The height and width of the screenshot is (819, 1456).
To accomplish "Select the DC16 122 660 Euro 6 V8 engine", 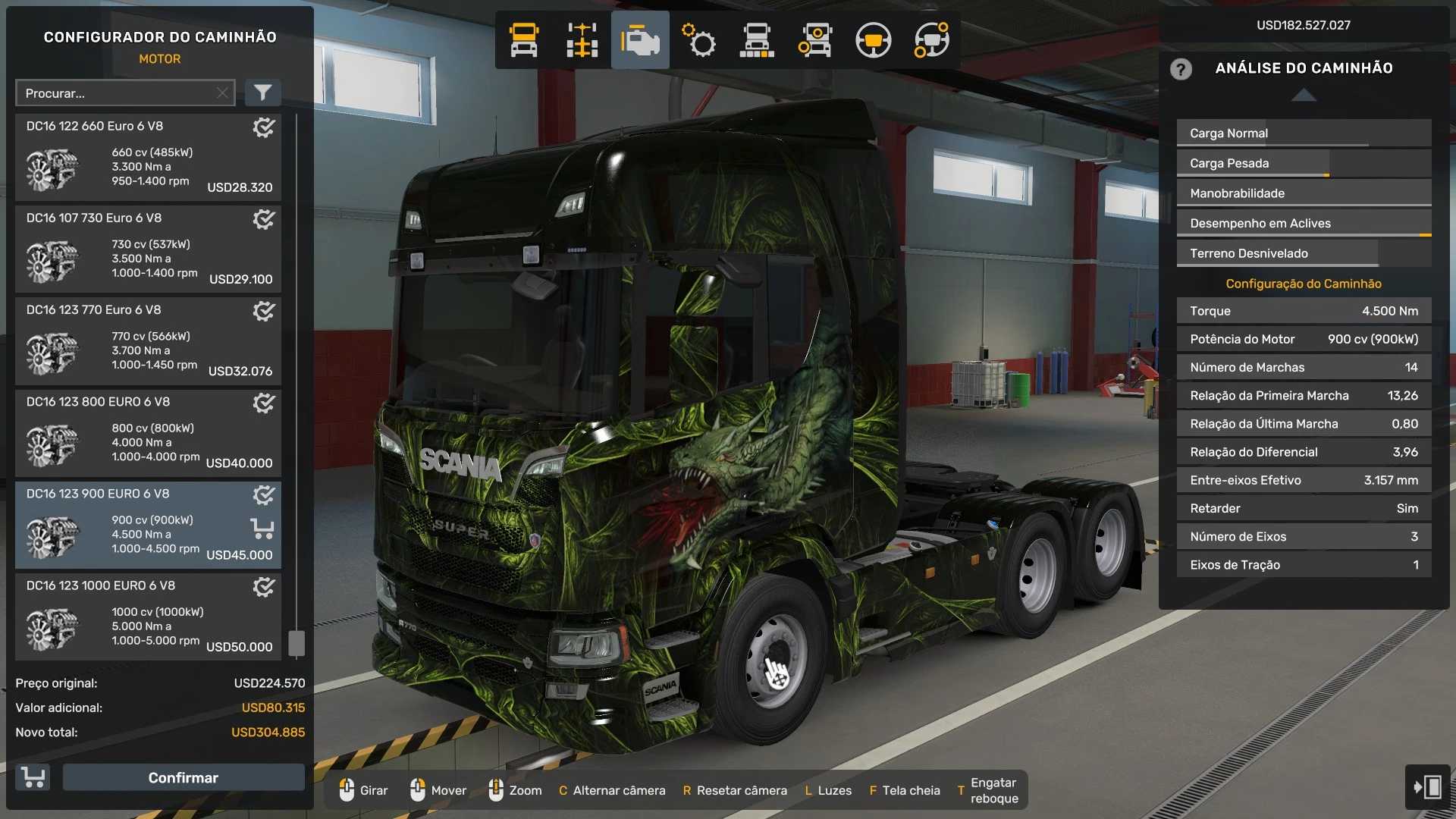I will (x=148, y=158).
